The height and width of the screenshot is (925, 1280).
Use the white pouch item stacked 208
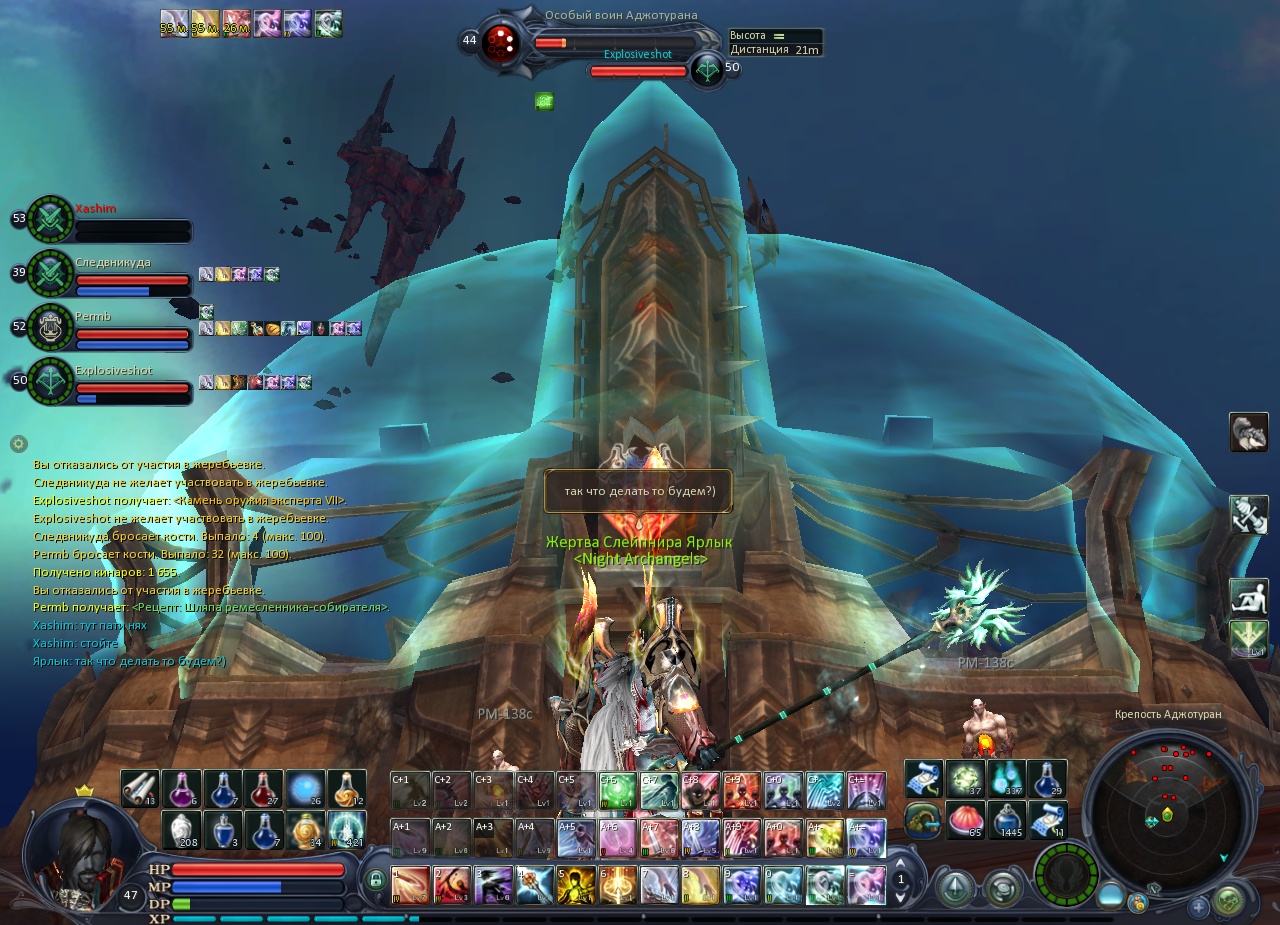point(182,830)
